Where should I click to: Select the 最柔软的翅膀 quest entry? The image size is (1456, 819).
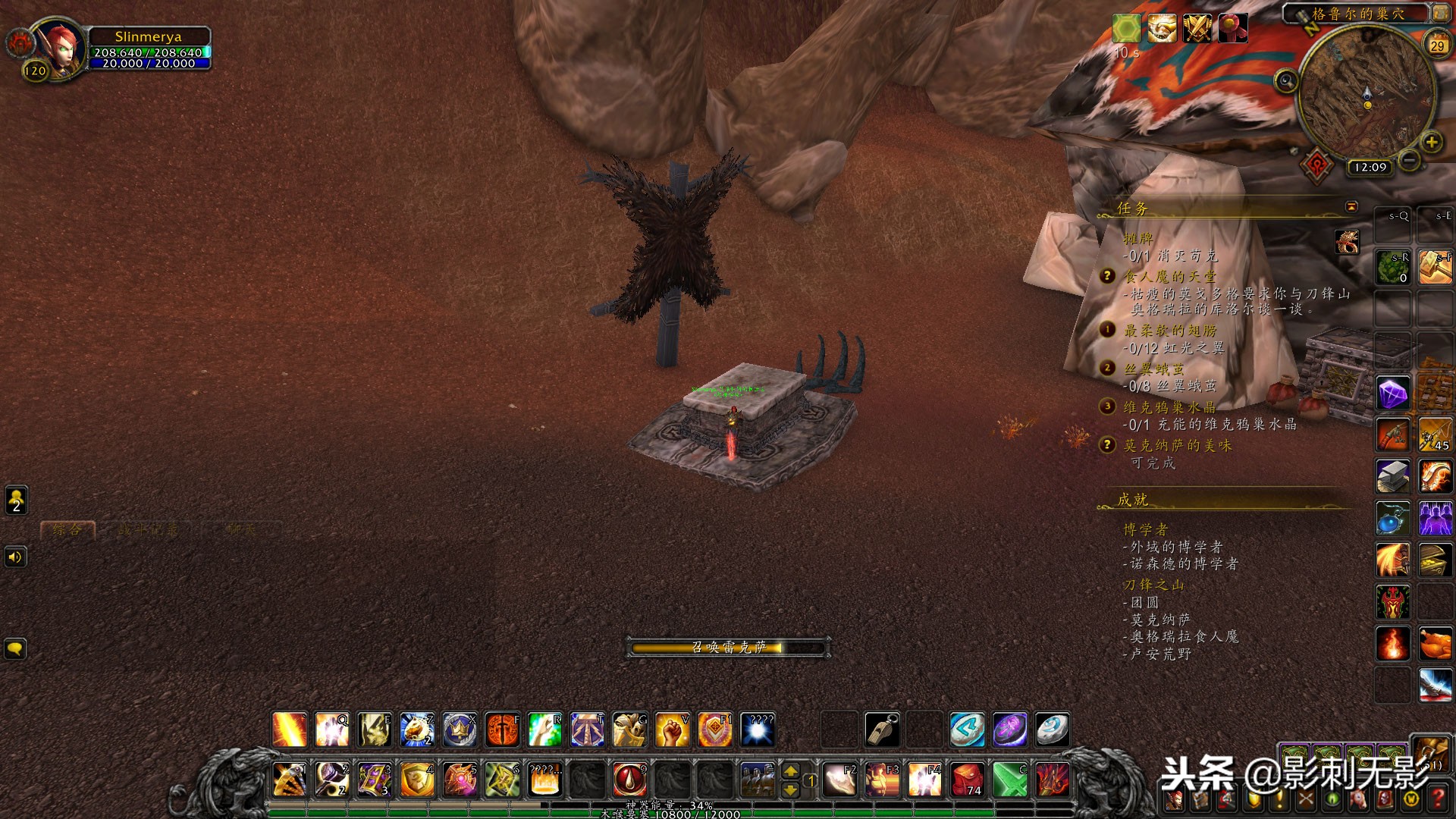(x=1169, y=330)
